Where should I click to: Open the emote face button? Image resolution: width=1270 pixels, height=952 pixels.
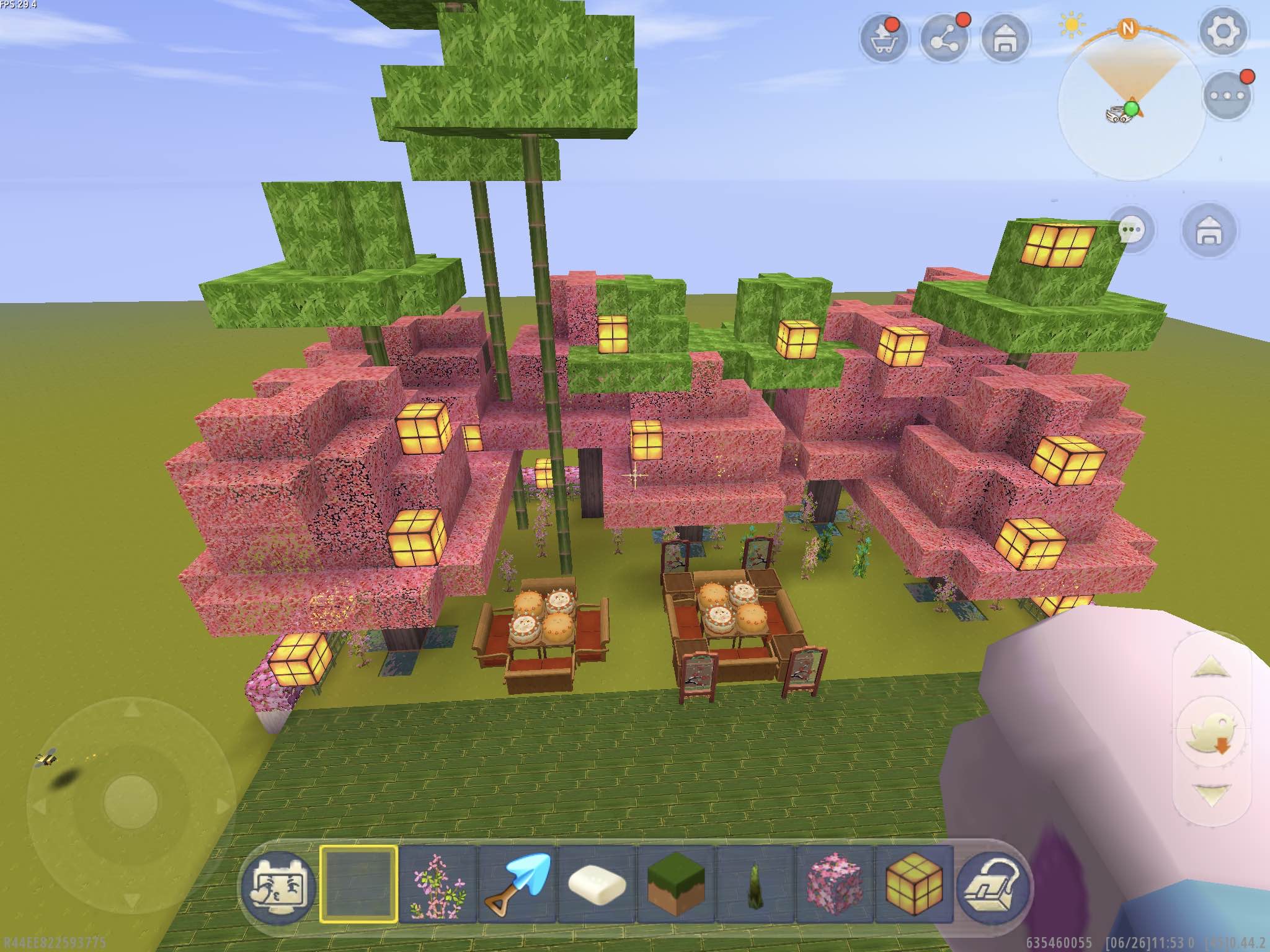click(277, 884)
